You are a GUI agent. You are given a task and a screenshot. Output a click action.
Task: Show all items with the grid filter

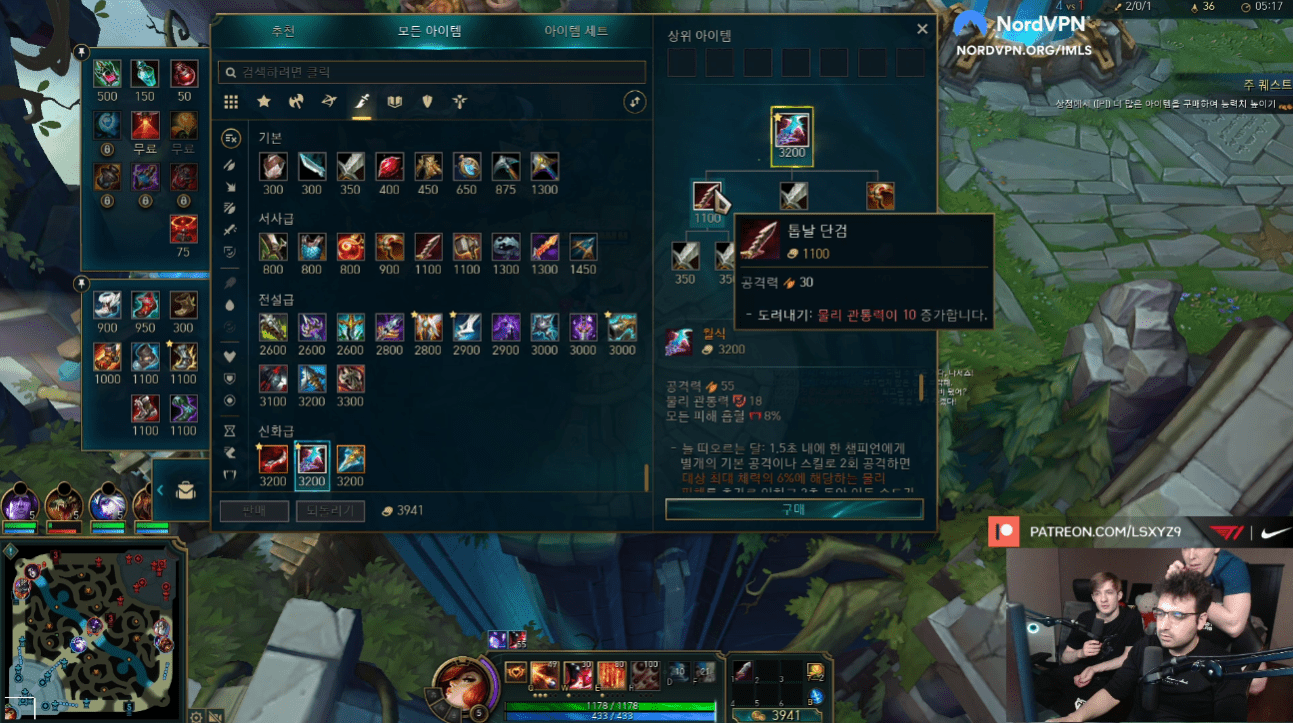(x=231, y=102)
